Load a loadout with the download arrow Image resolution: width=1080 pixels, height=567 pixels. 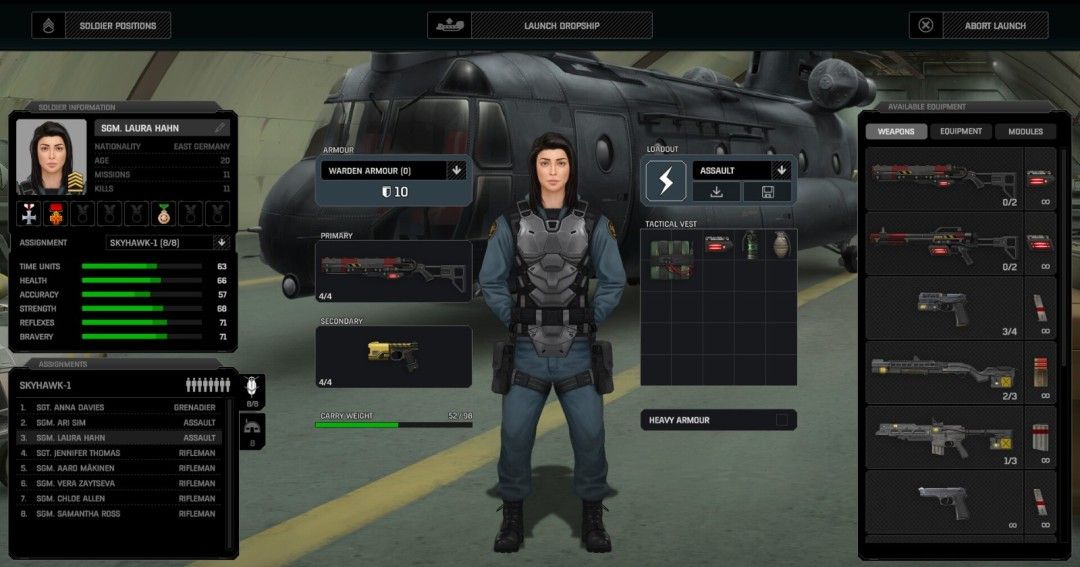pos(717,192)
